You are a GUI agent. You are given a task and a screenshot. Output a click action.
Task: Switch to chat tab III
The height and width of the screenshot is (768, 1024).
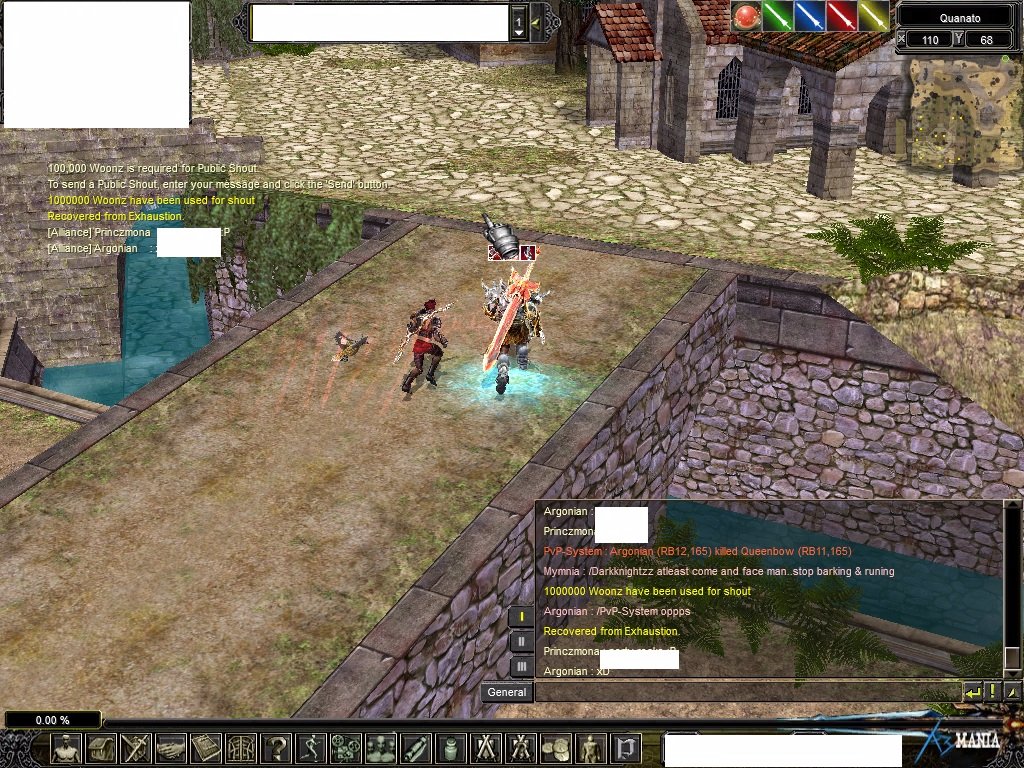tap(521, 666)
